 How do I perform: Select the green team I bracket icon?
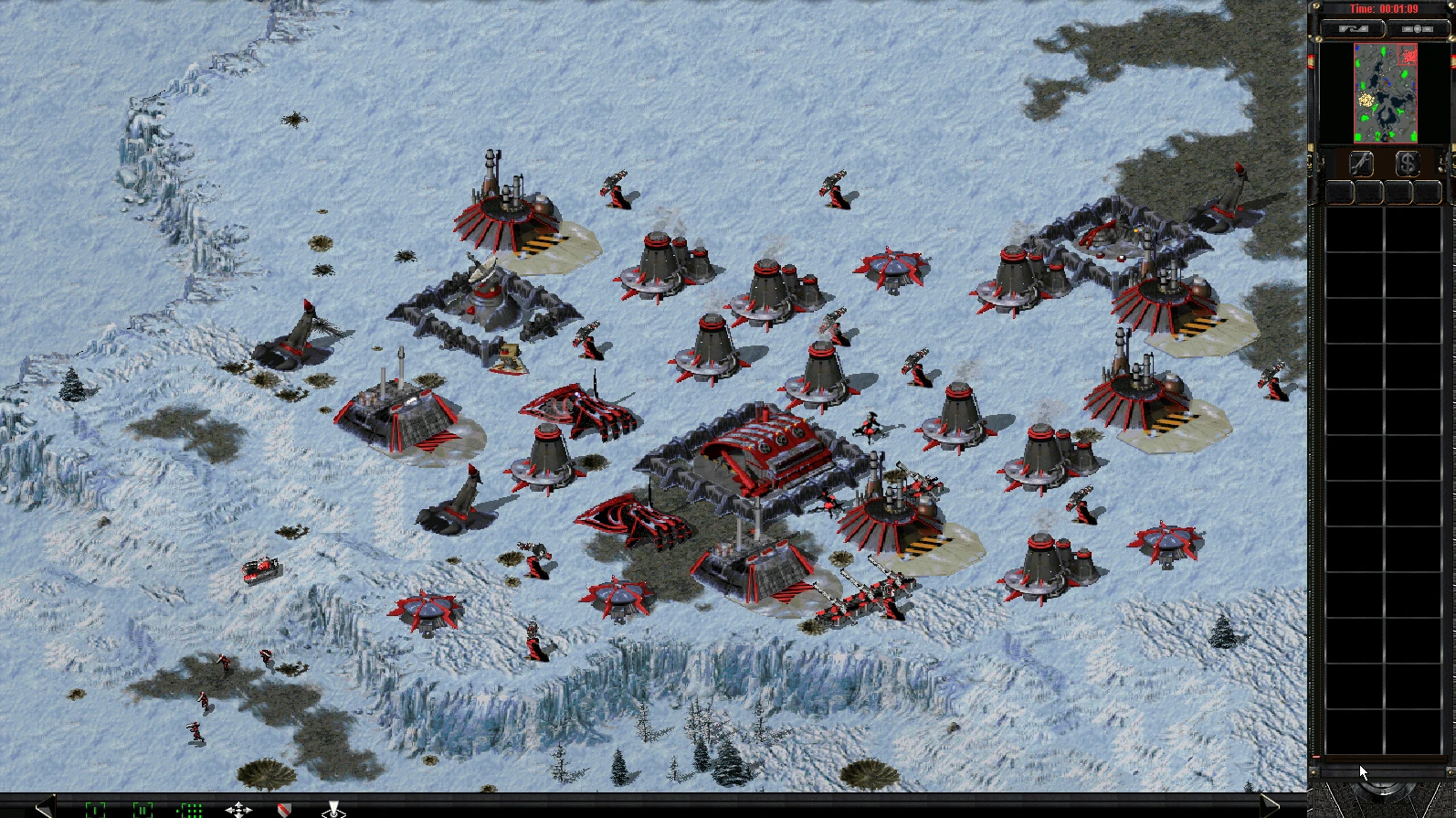tap(95, 809)
